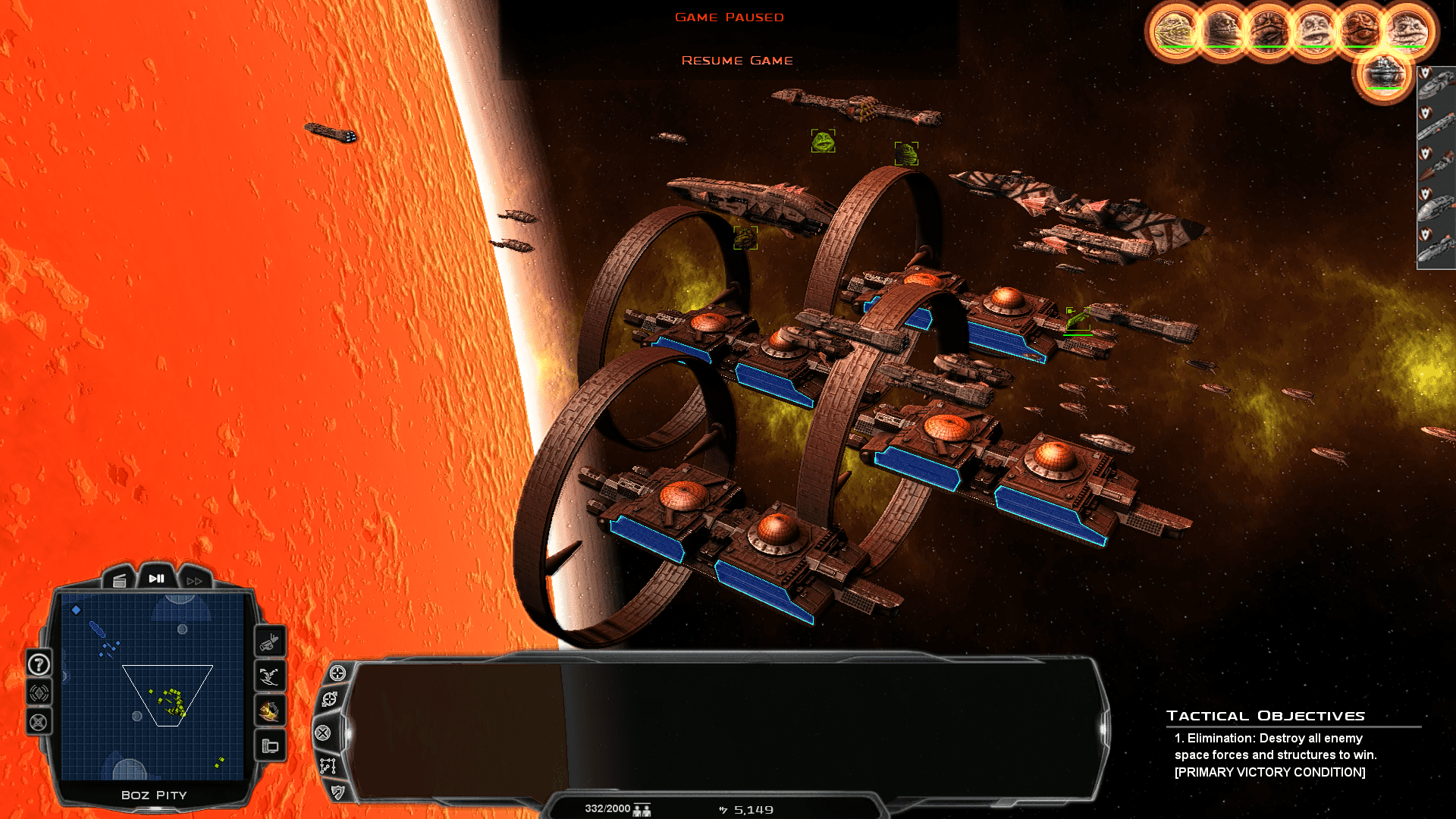Select the attack crosshair command
1456x819 pixels.
tap(337, 673)
